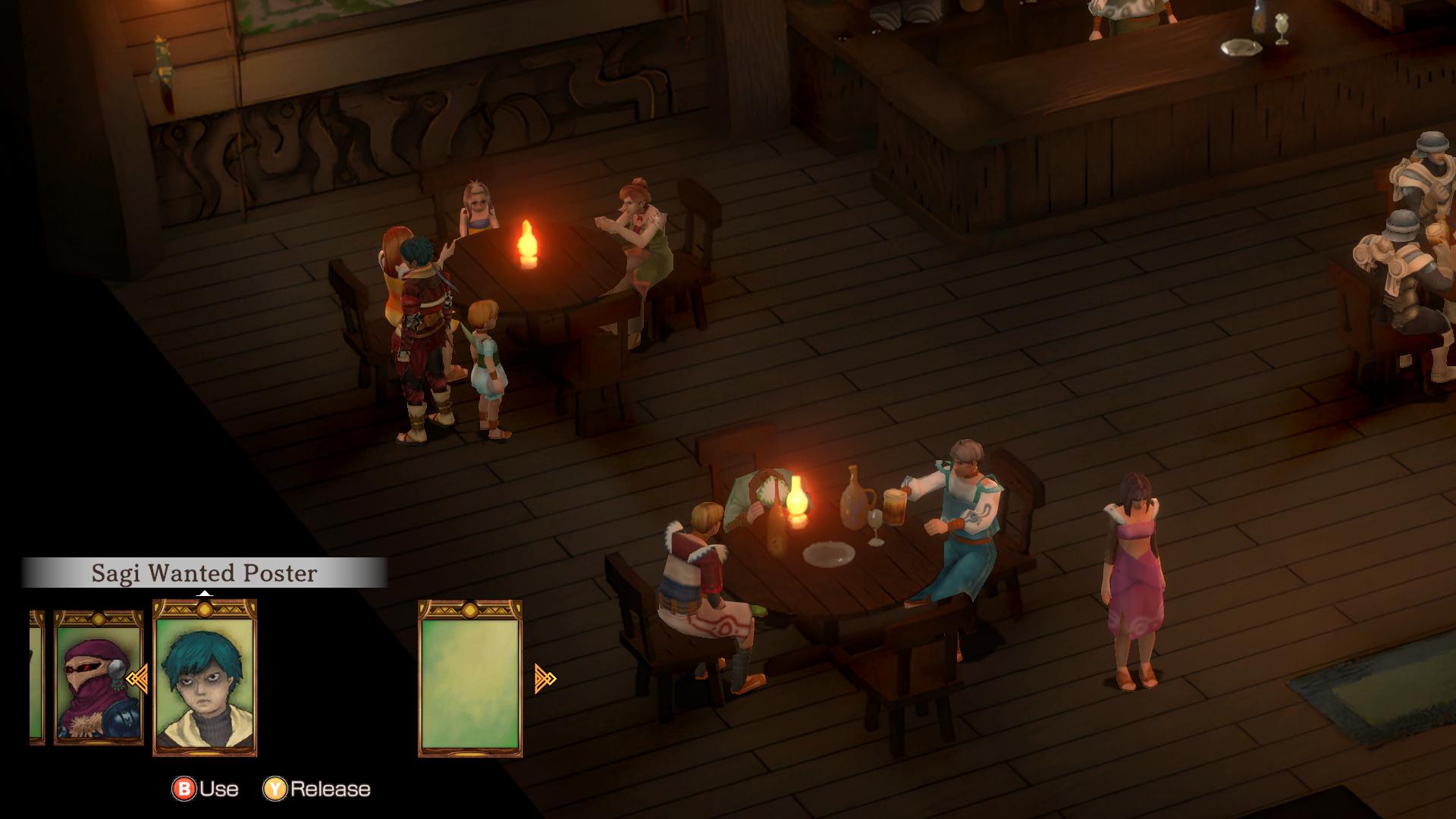
Task: Select the Sagi Wanted Poster card
Action: coord(205,678)
